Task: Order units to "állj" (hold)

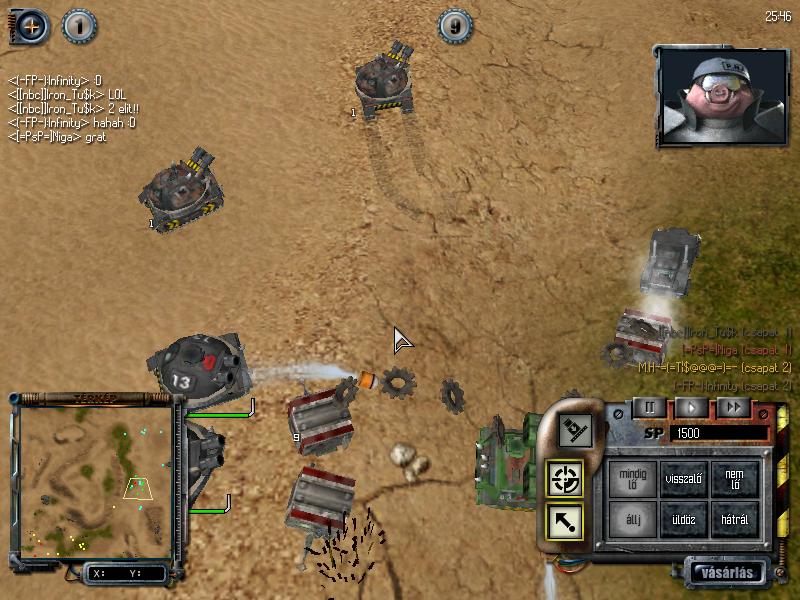Action: pyautogui.click(x=632, y=519)
